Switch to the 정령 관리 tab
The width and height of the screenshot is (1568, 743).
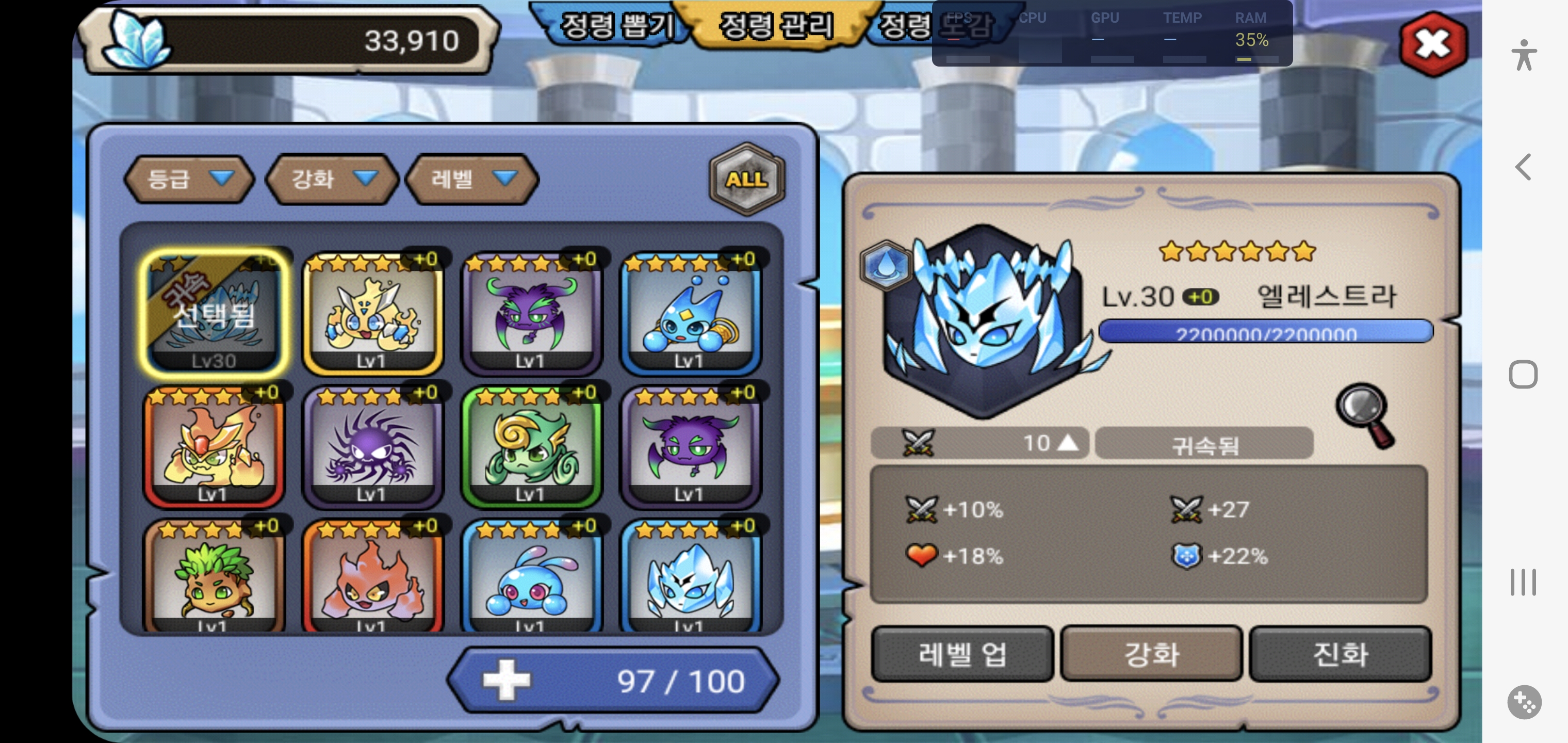pos(775,26)
